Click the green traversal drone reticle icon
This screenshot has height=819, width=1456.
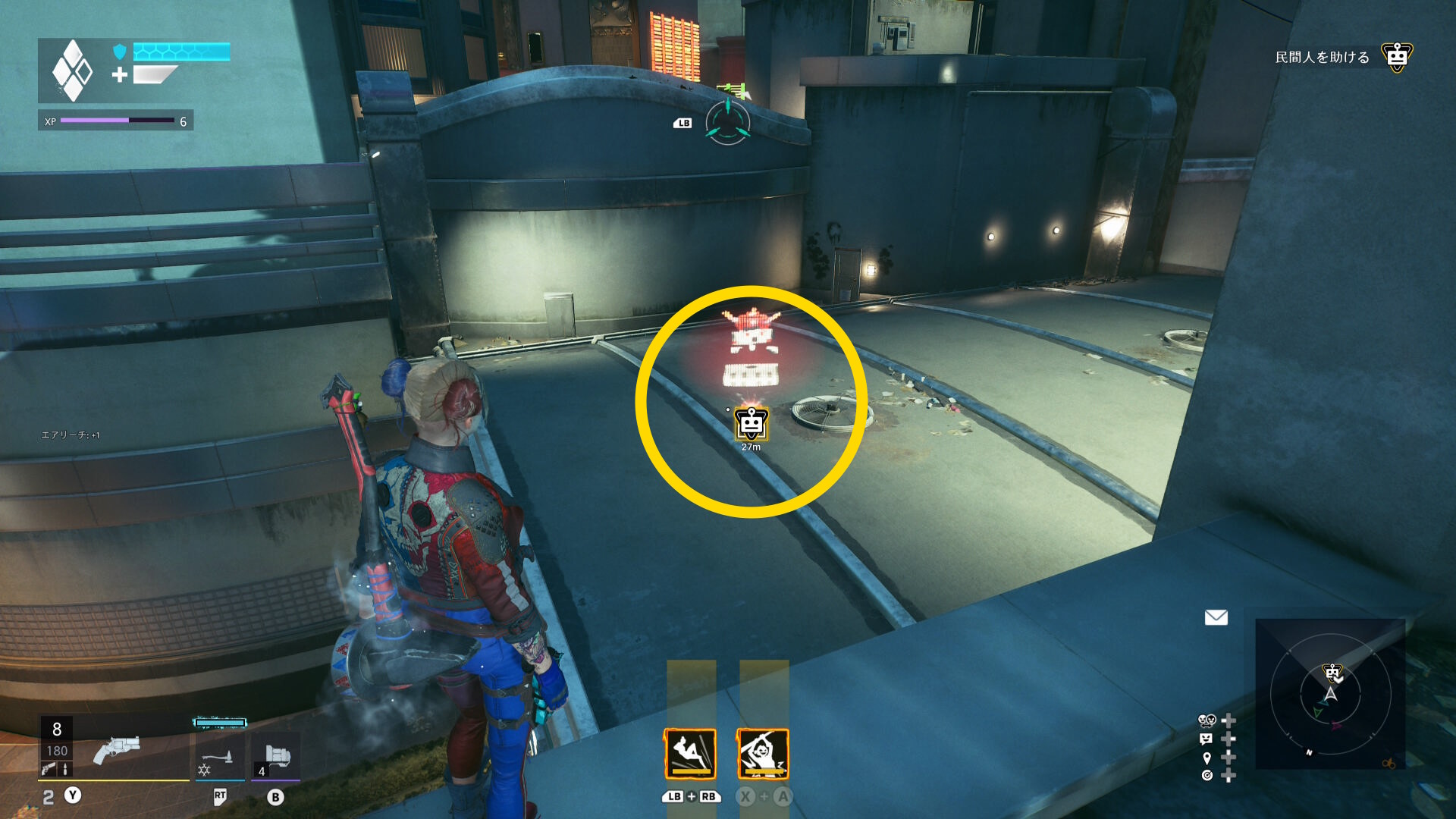(728, 122)
